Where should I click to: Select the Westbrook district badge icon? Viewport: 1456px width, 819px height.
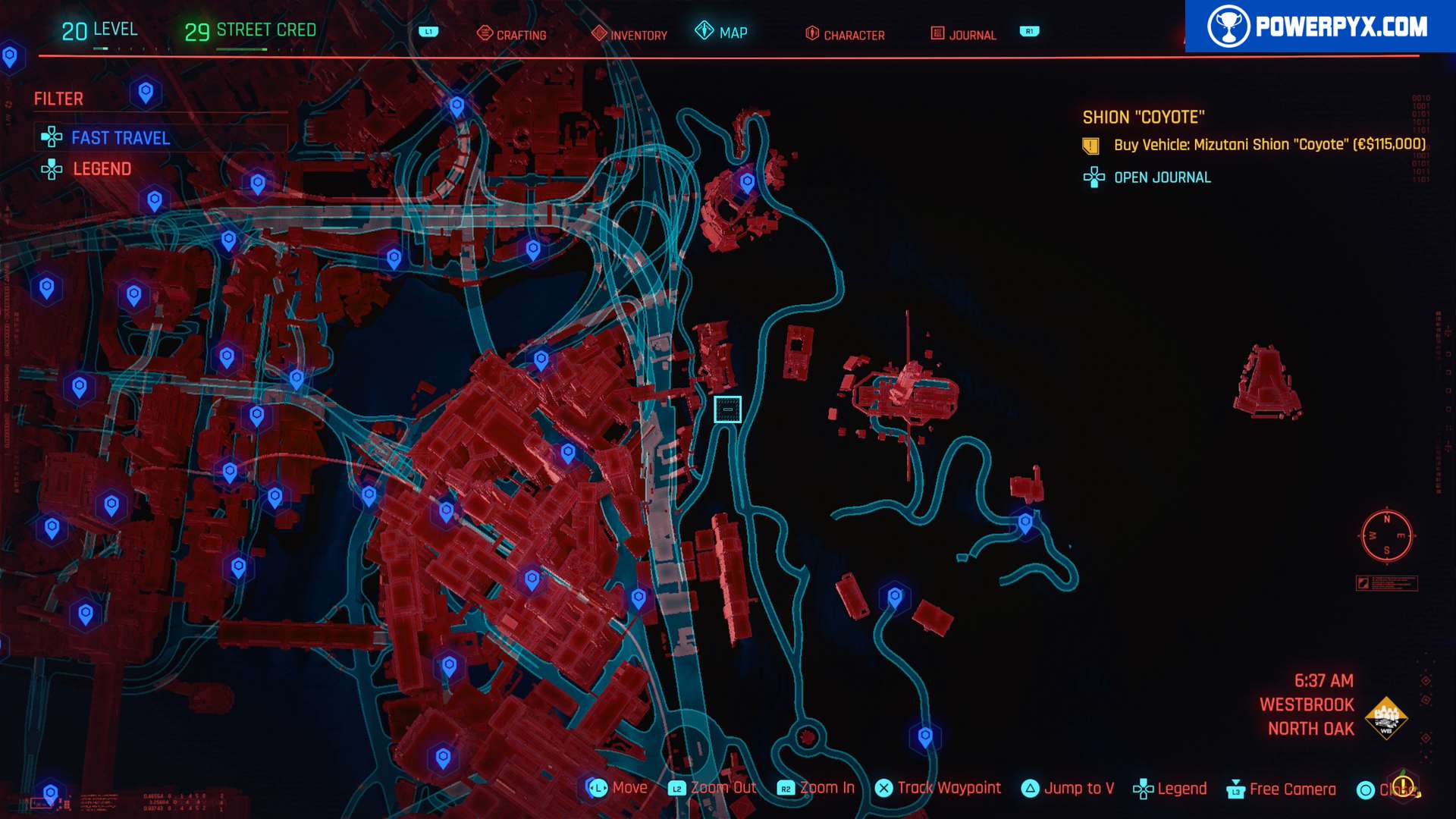pos(1385,717)
